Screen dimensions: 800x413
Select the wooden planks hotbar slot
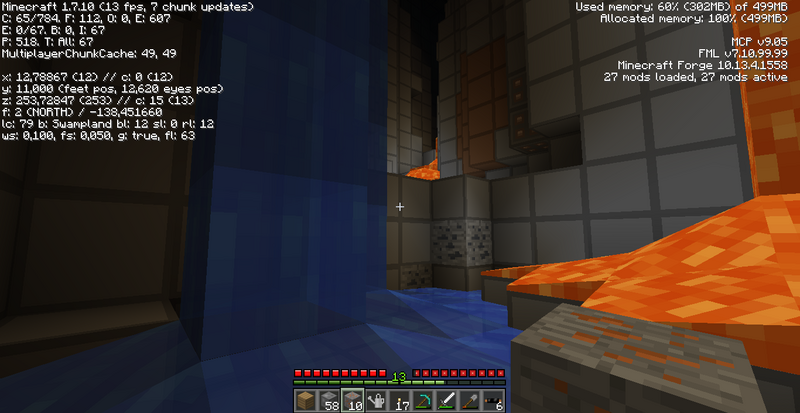pos(307,401)
